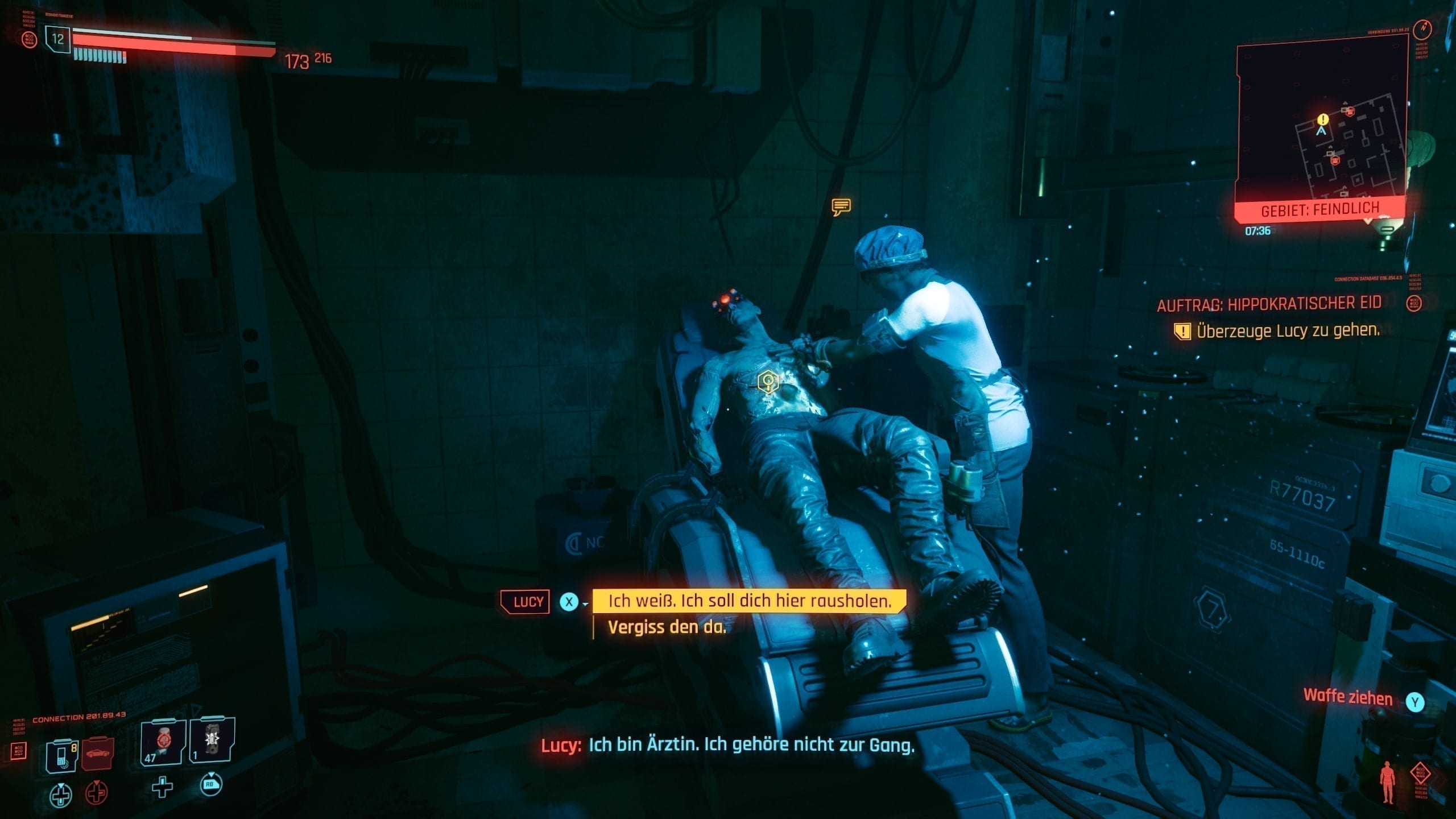Click the objective "Überzeuge Lucy zu gehen"
The image size is (1456, 819).
point(1287,330)
